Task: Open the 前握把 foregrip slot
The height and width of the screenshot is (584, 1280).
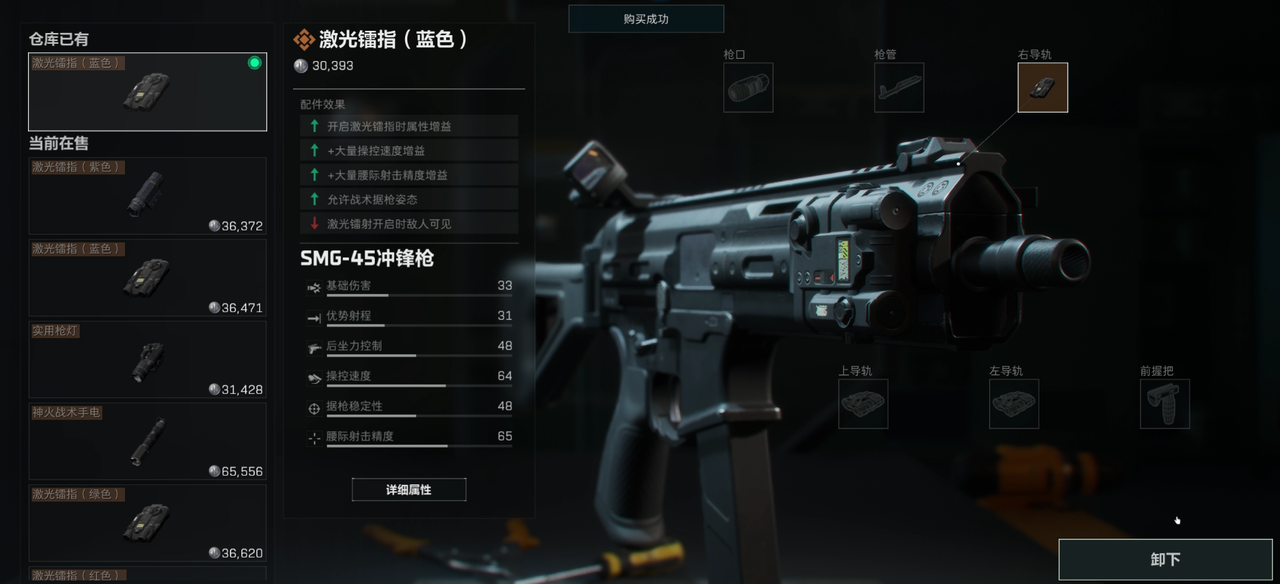Action: click(x=1164, y=404)
